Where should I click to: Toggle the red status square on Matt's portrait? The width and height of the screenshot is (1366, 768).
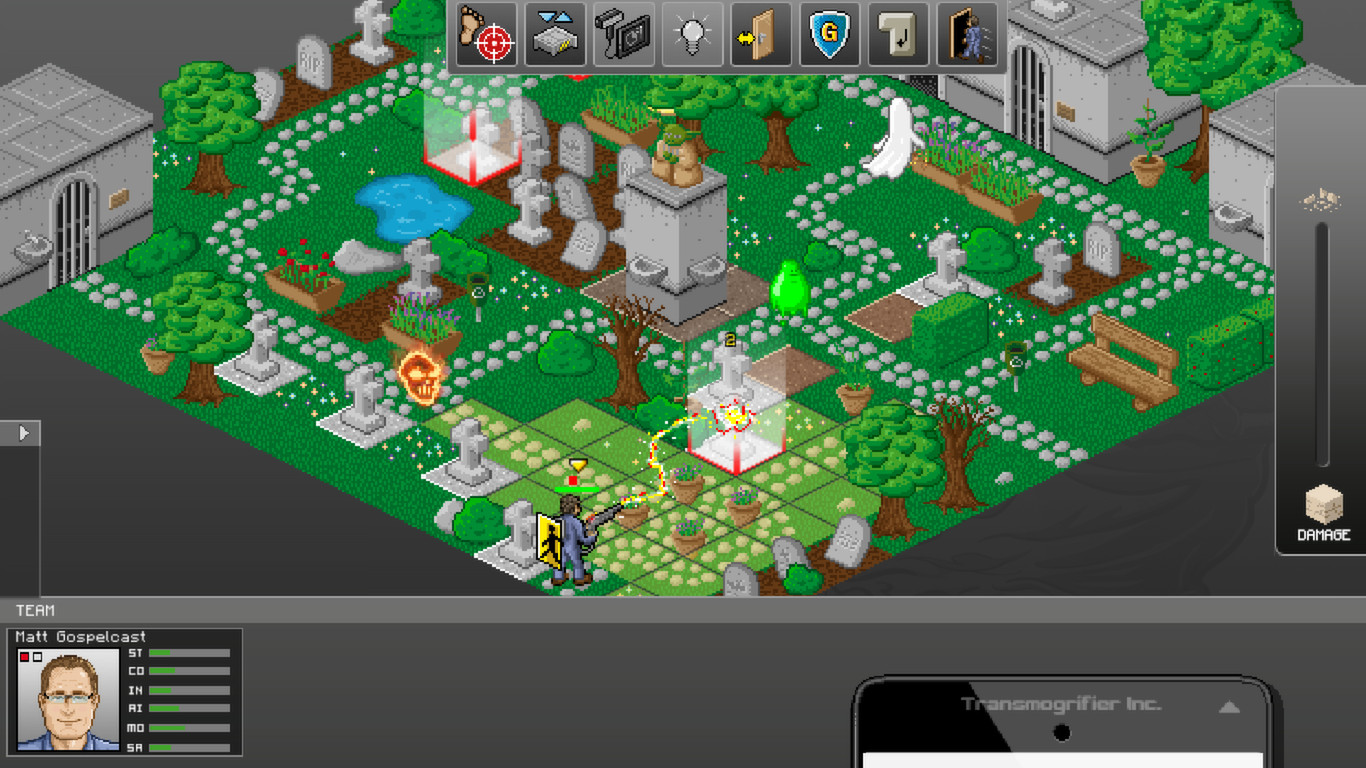click(x=24, y=657)
